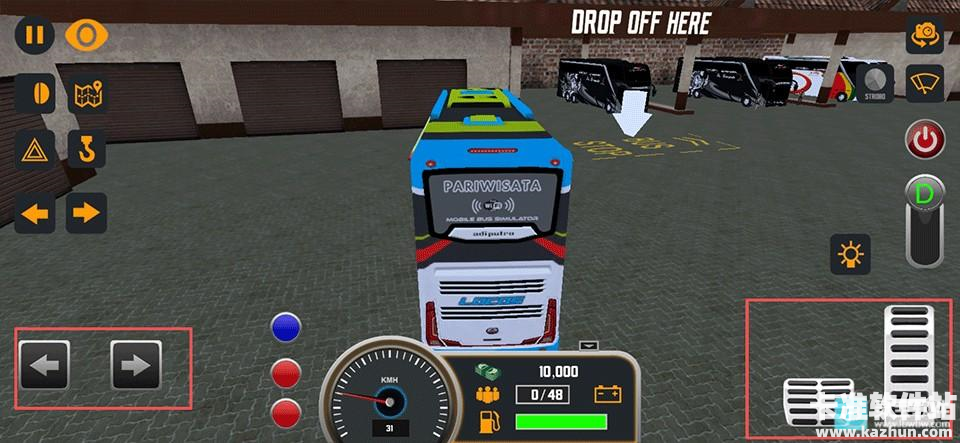Activate the orange right turn signal
This screenshot has height=443, width=960.
coord(86,212)
